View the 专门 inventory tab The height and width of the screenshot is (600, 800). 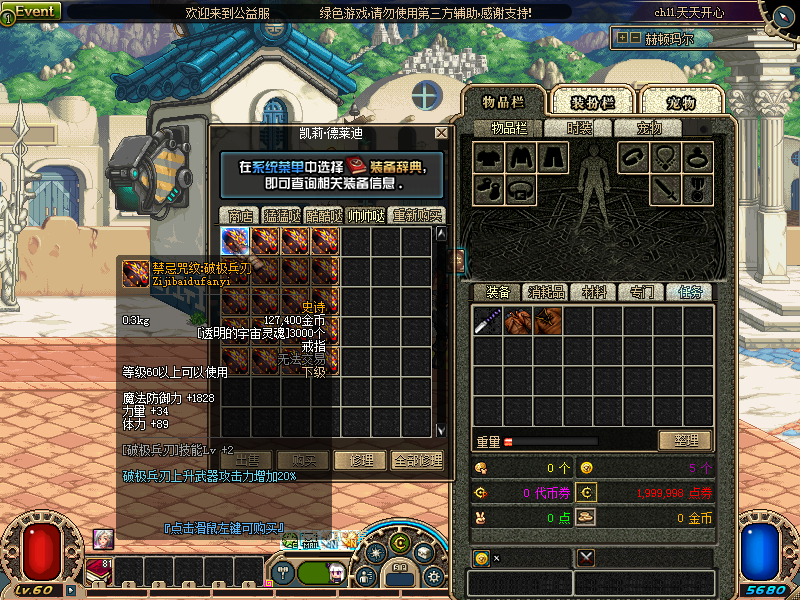click(641, 292)
